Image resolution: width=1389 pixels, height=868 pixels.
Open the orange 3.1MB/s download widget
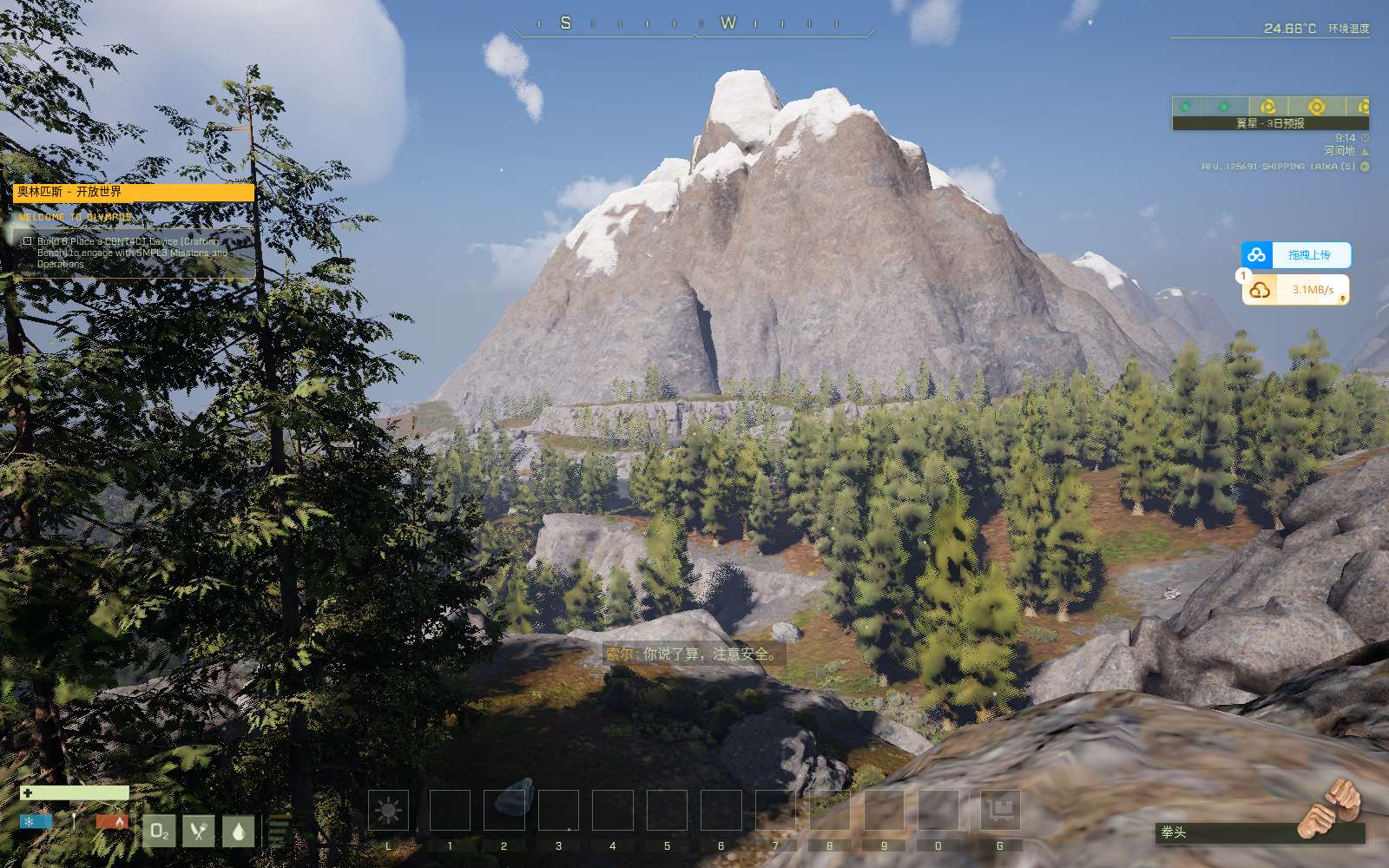1295,290
